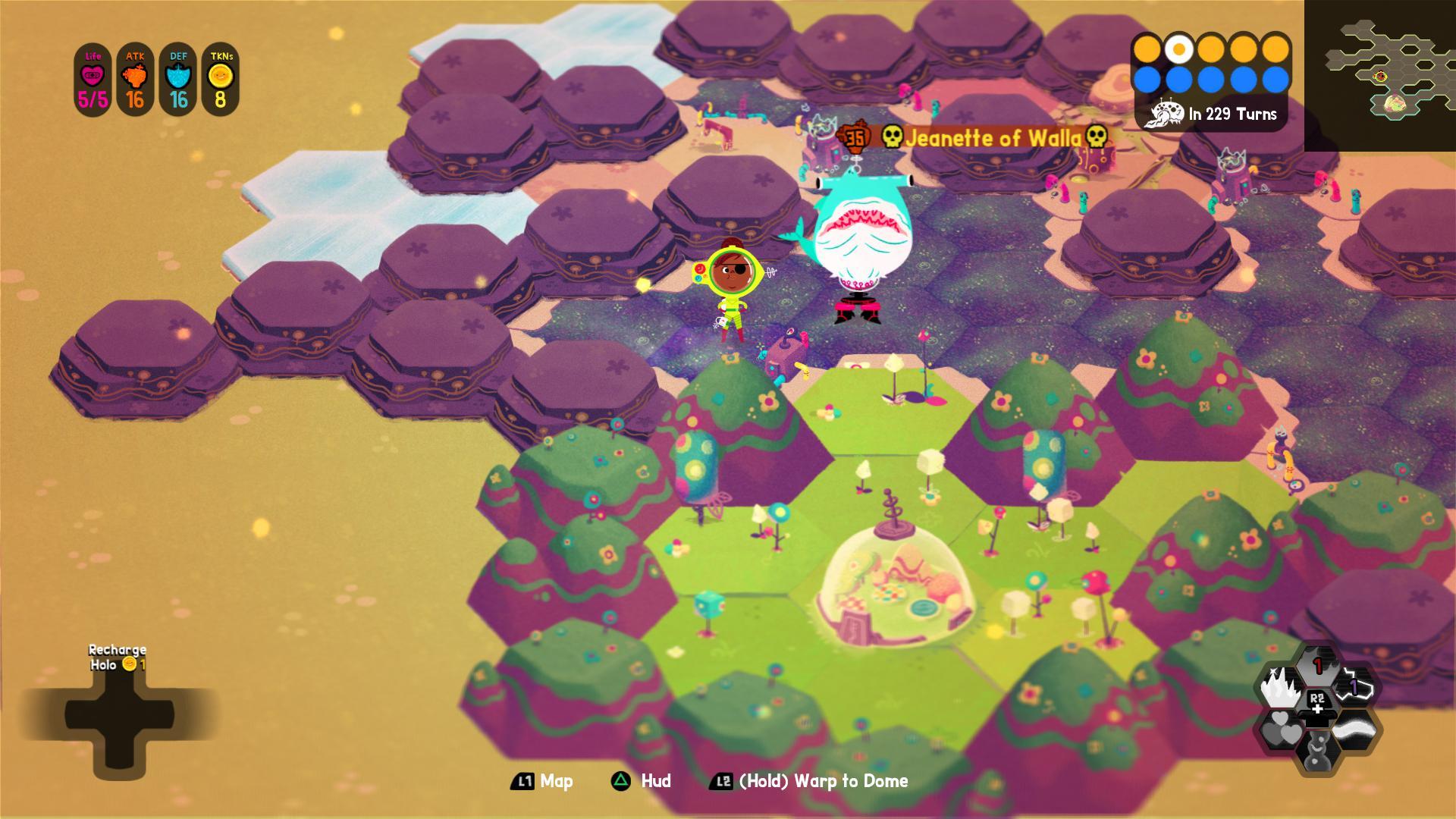Image resolution: width=1456 pixels, height=819 pixels.
Task: Click the highlighted orange day circle
Action: click(1180, 50)
